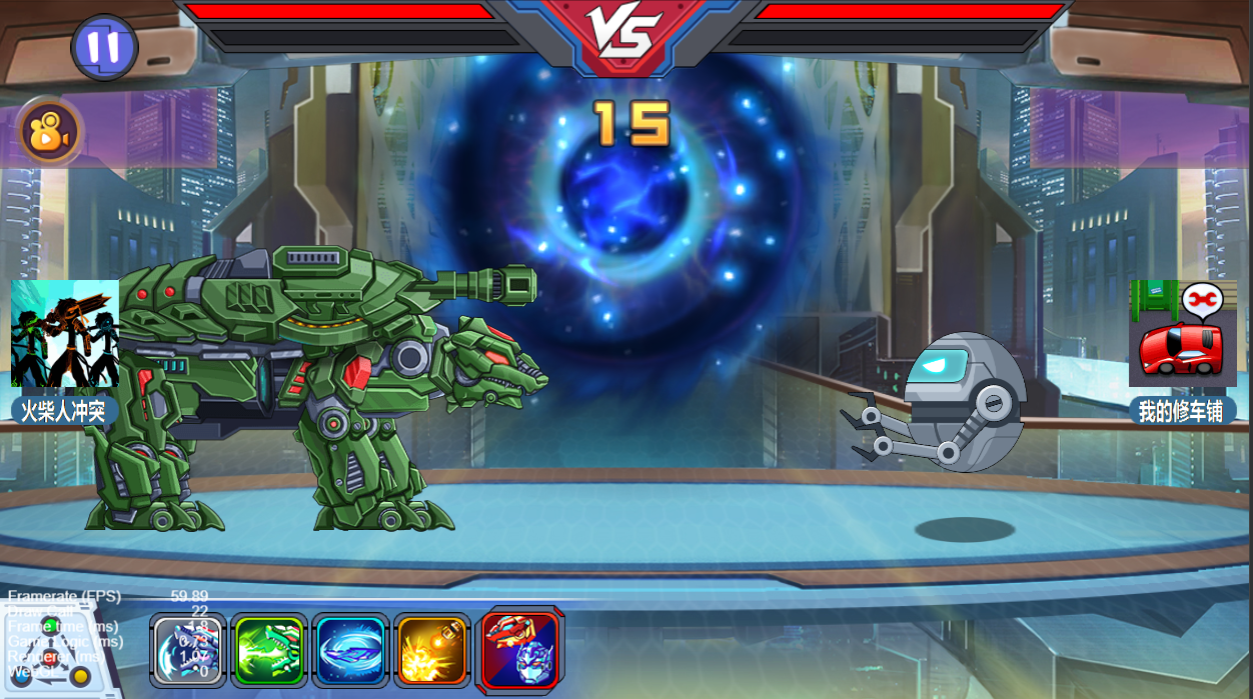The height and width of the screenshot is (699, 1253).
Task: Tap the orange video camera icon
Action: 49,133
